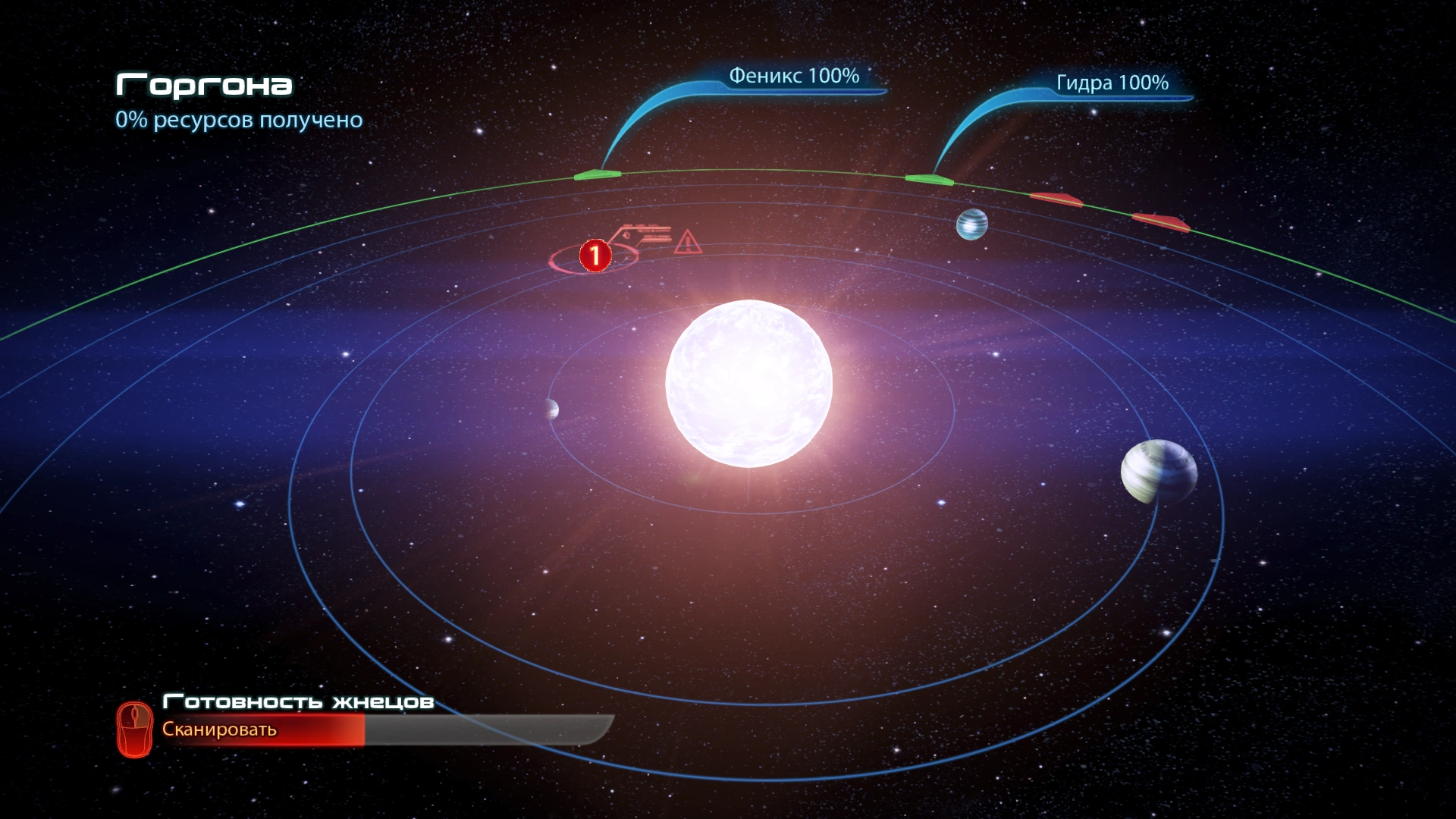
Task: Select the Феникс 100% destination label
Action: (793, 76)
